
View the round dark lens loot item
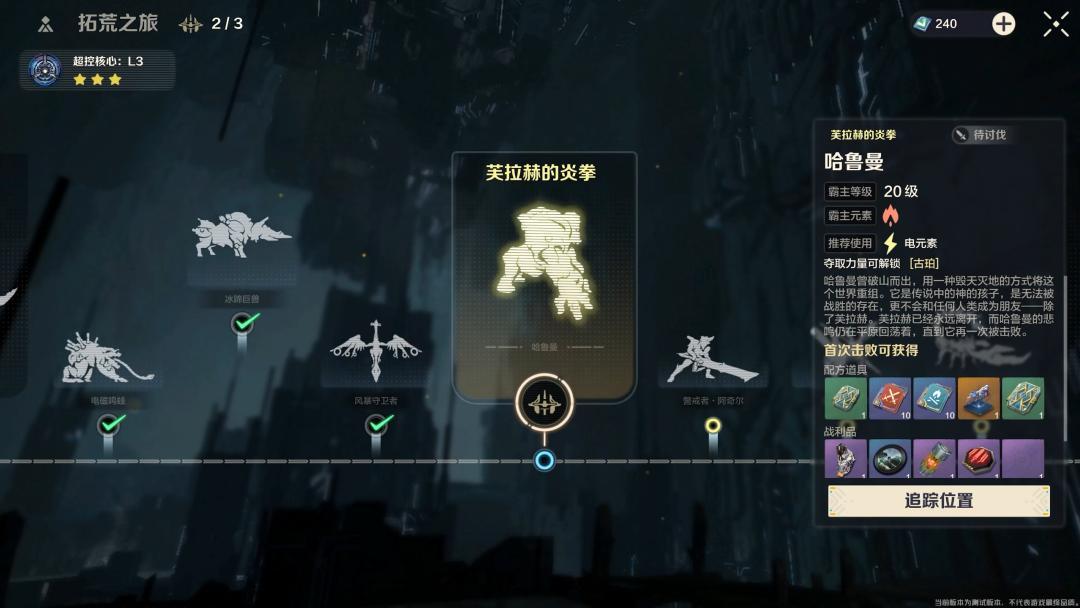click(x=889, y=459)
